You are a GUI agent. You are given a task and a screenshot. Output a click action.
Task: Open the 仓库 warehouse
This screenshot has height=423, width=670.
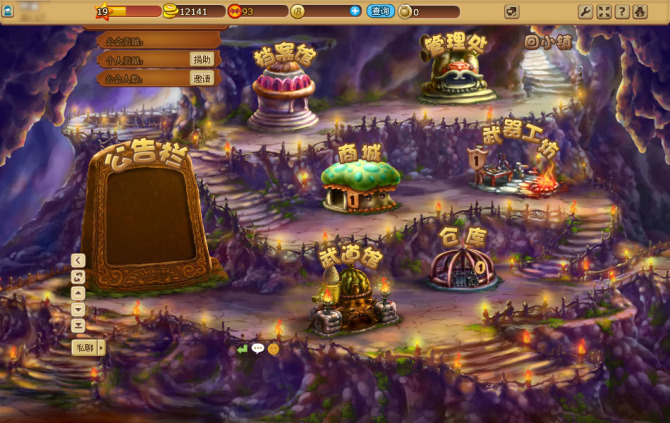(462, 265)
